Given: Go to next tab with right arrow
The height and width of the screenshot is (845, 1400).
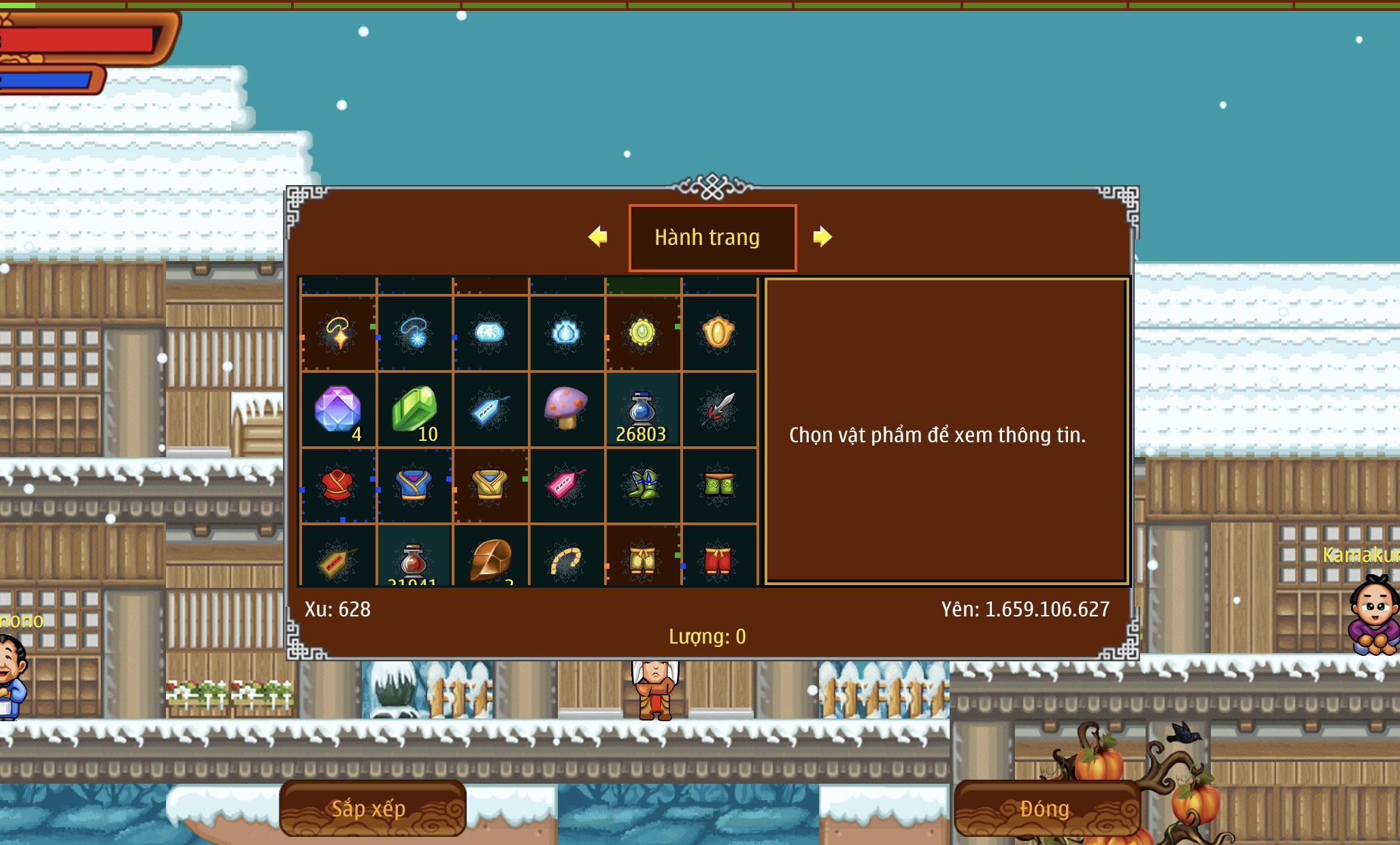Looking at the screenshot, I should pyautogui.click(x=822, y=237).
